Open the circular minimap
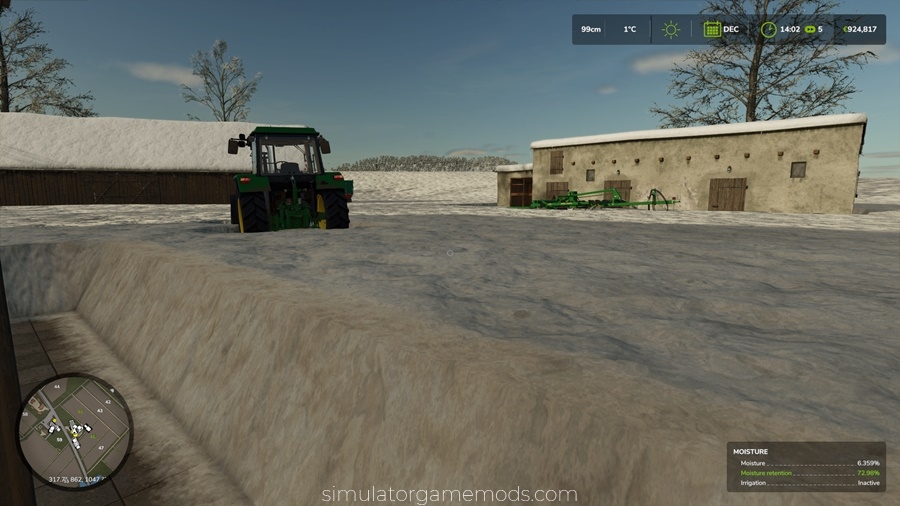Image resolution: width=900 pixels, height=506 pixels. click(x=75, y=431)
